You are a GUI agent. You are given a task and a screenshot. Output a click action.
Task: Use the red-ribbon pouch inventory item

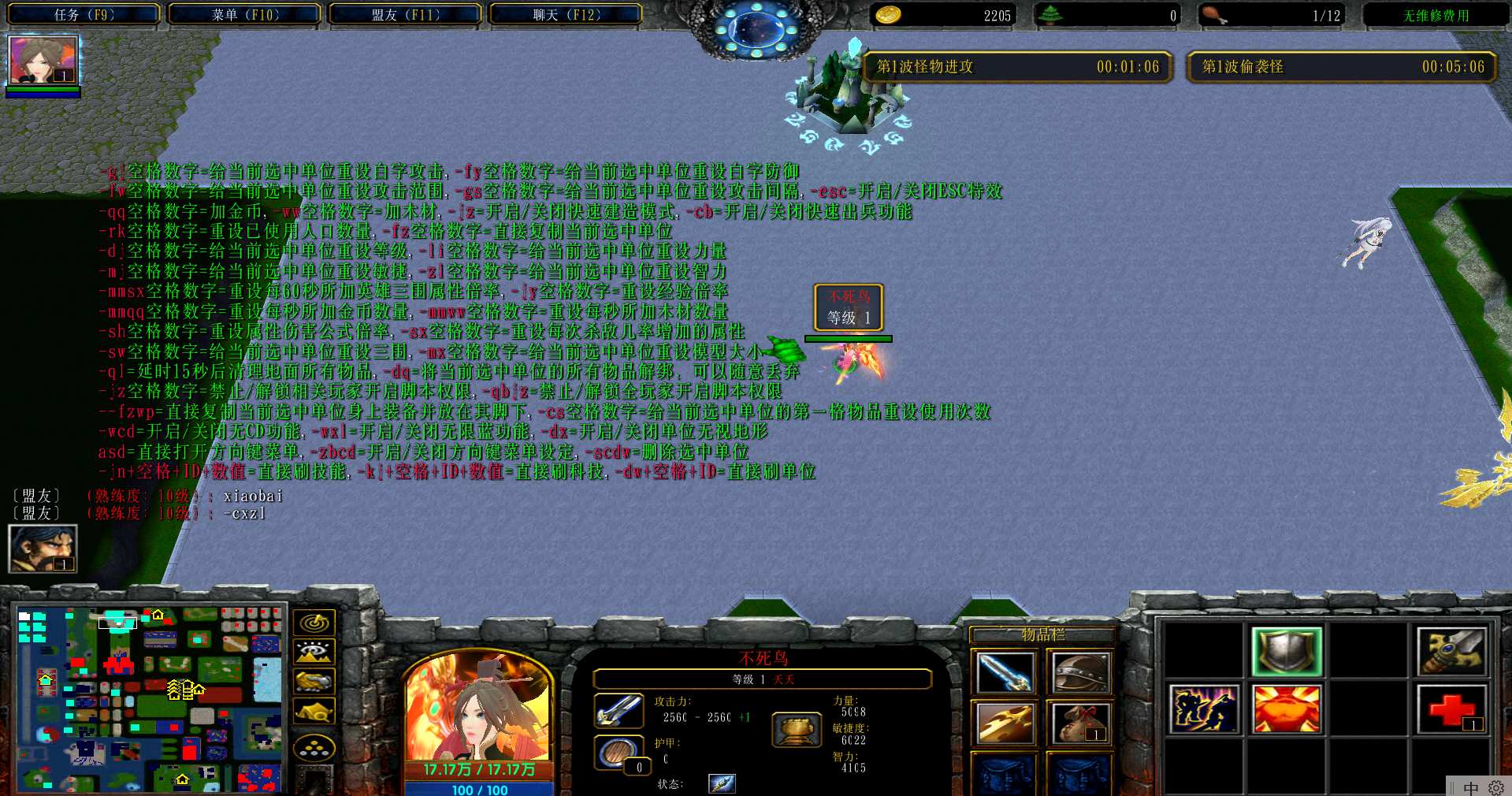point(1080,723)
